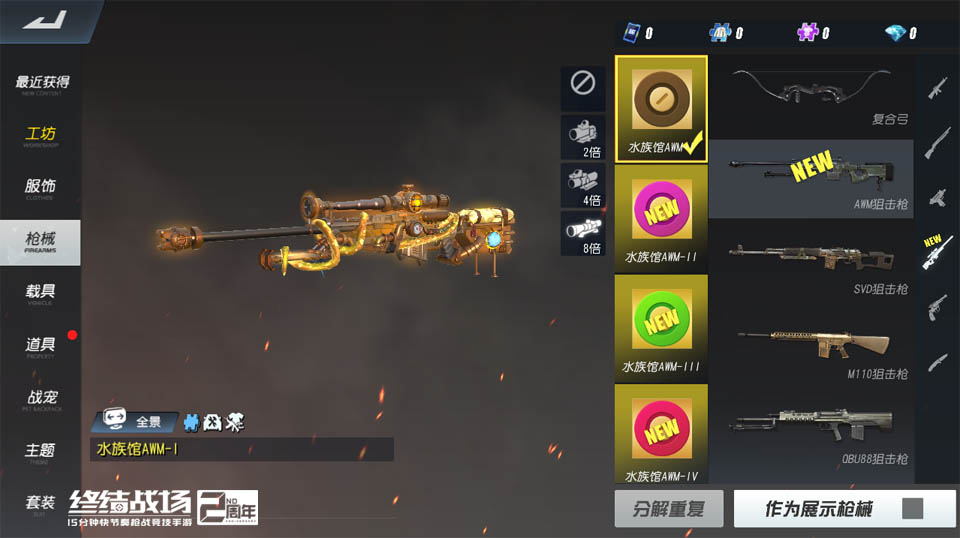
Task: Toggle the 作为展示枪械 display weapon checkbox
Action: [x=912, y=509]
